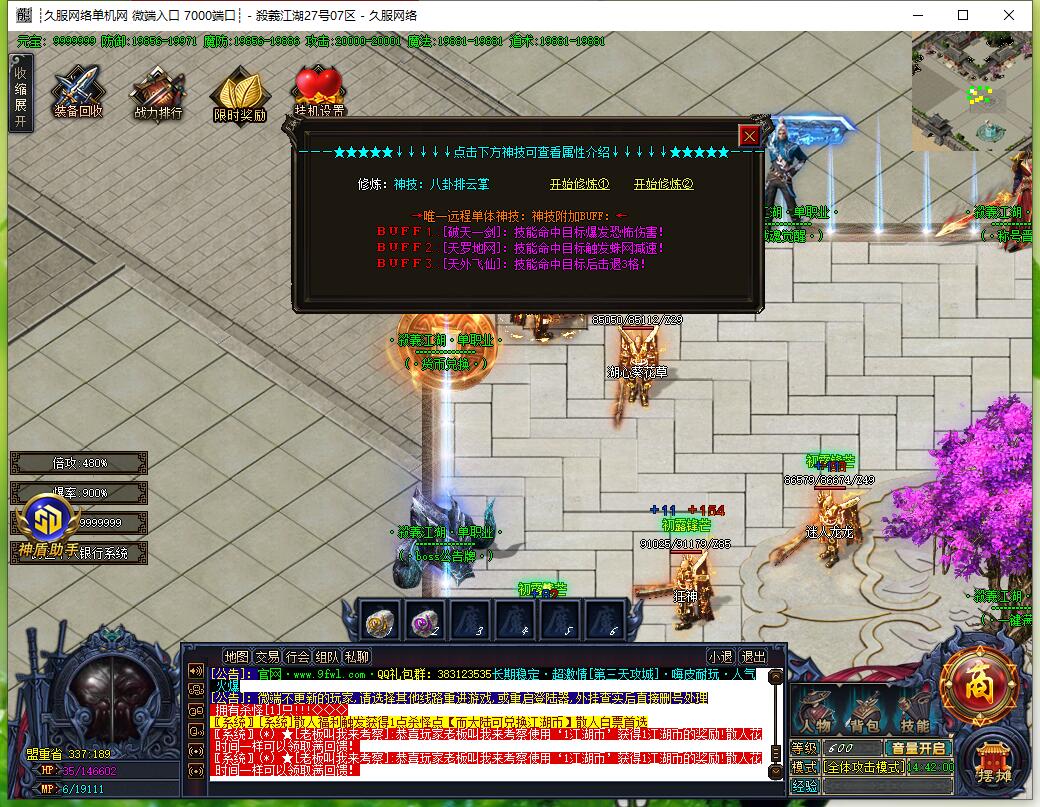The height and width of the screenshot is (807, 1040).
Task: Open the 战力排行 power ranking icon
Action: (158, 94)
